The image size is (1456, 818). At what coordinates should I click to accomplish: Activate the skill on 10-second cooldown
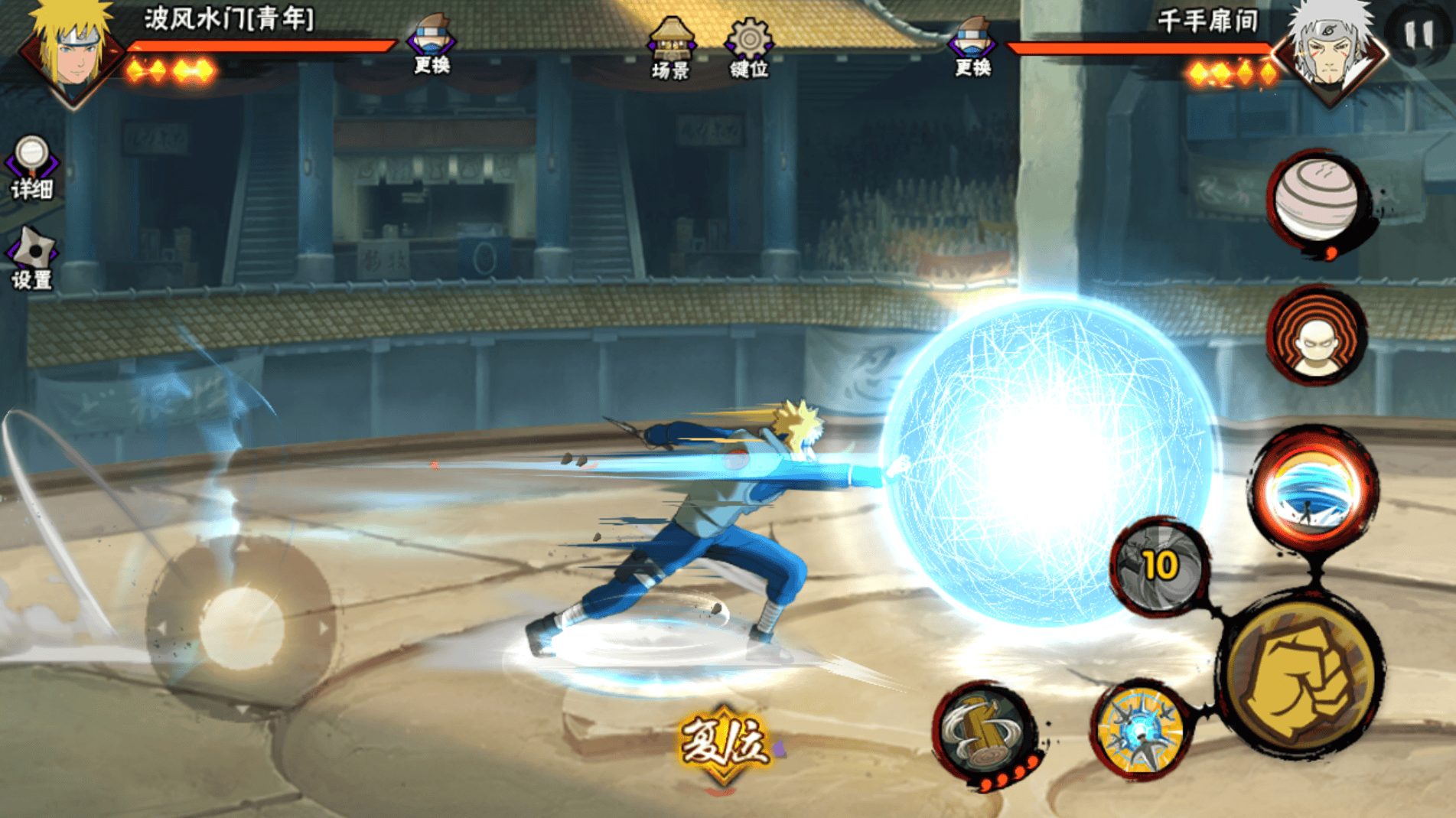pyautogui.click(x=1159, y=566)
